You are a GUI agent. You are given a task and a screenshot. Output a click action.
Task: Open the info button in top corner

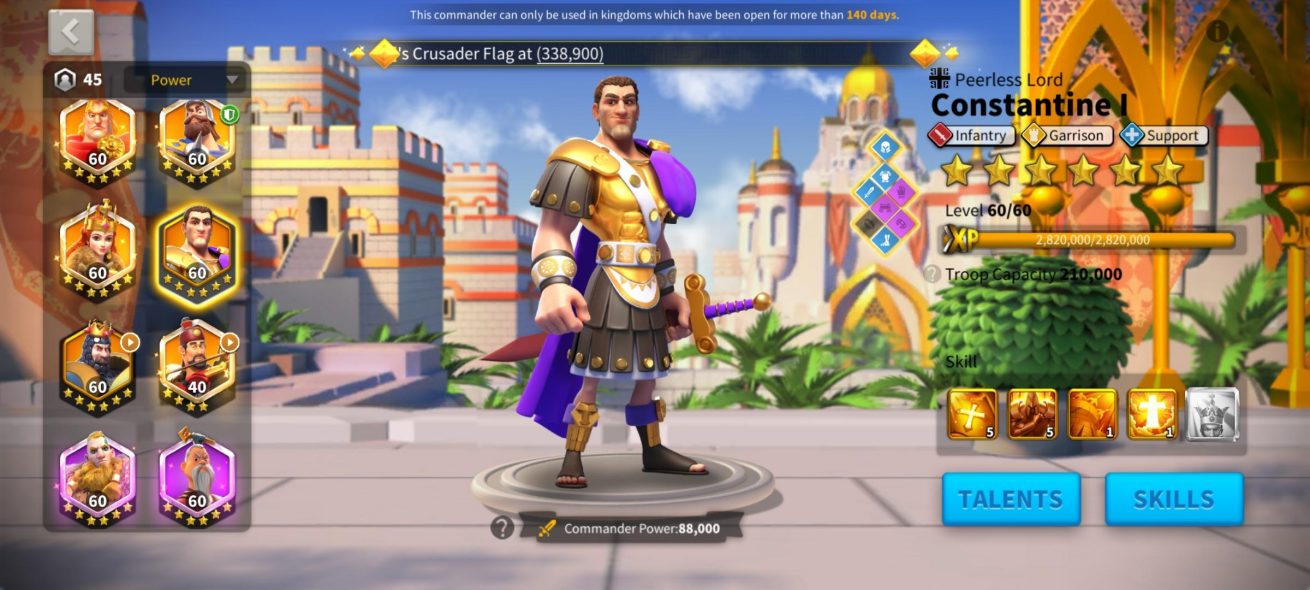coord(1217,31)
